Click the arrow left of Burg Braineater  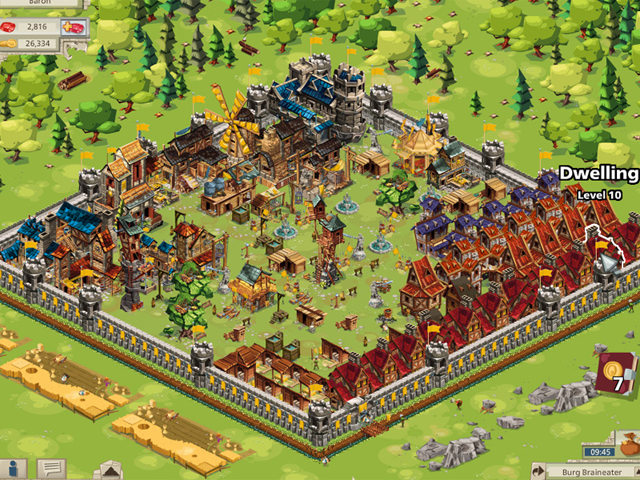click(537, 471)
